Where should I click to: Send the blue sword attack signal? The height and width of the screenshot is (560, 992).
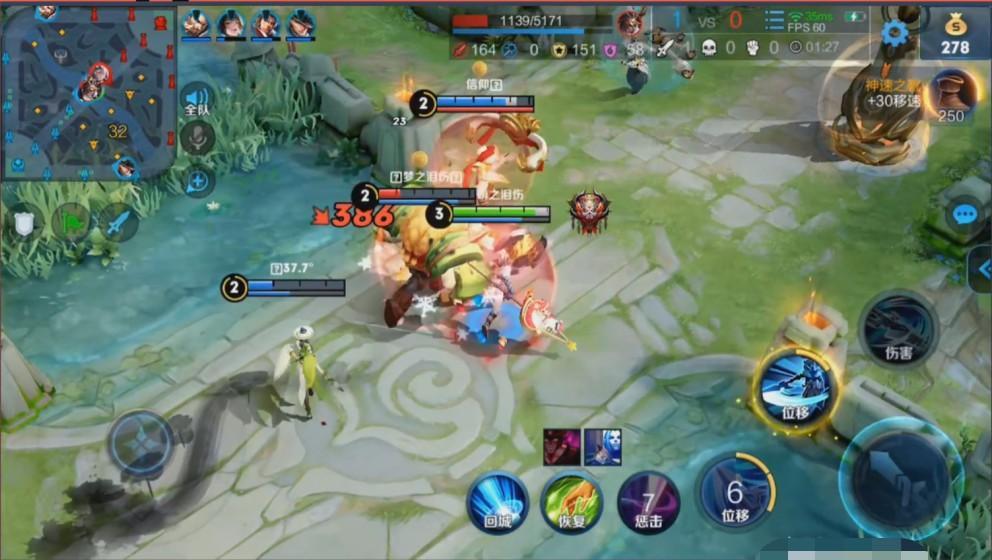pos(118,221)
